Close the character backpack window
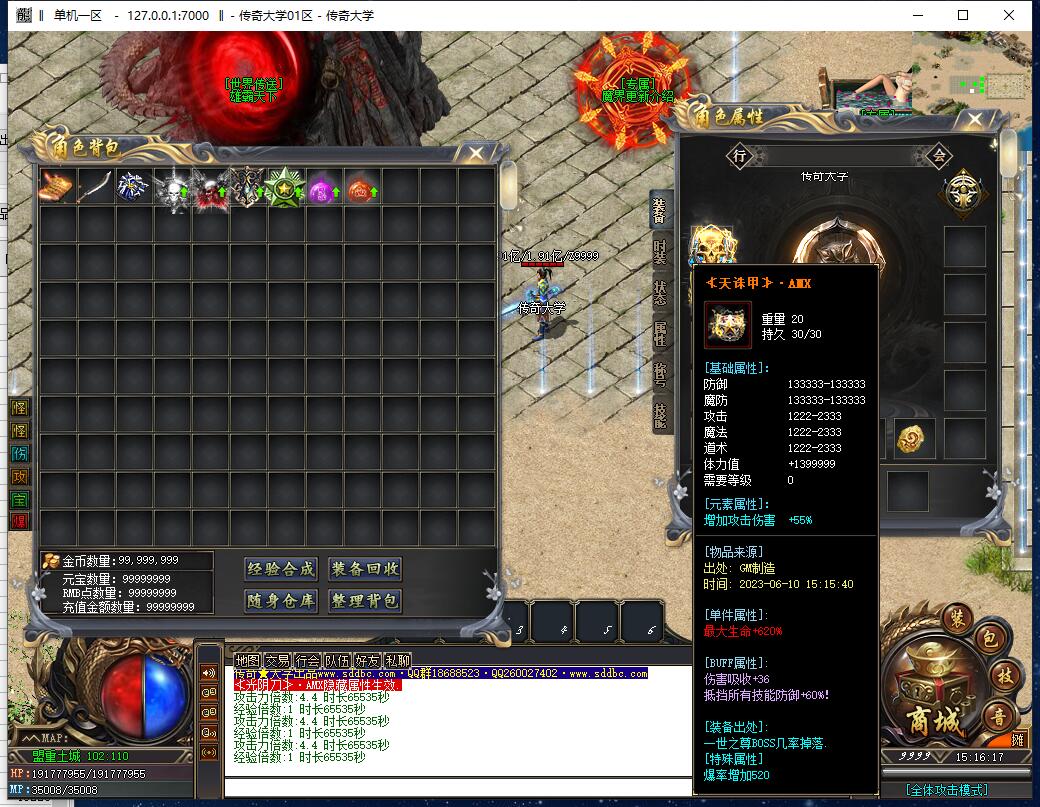 [476, 153]
